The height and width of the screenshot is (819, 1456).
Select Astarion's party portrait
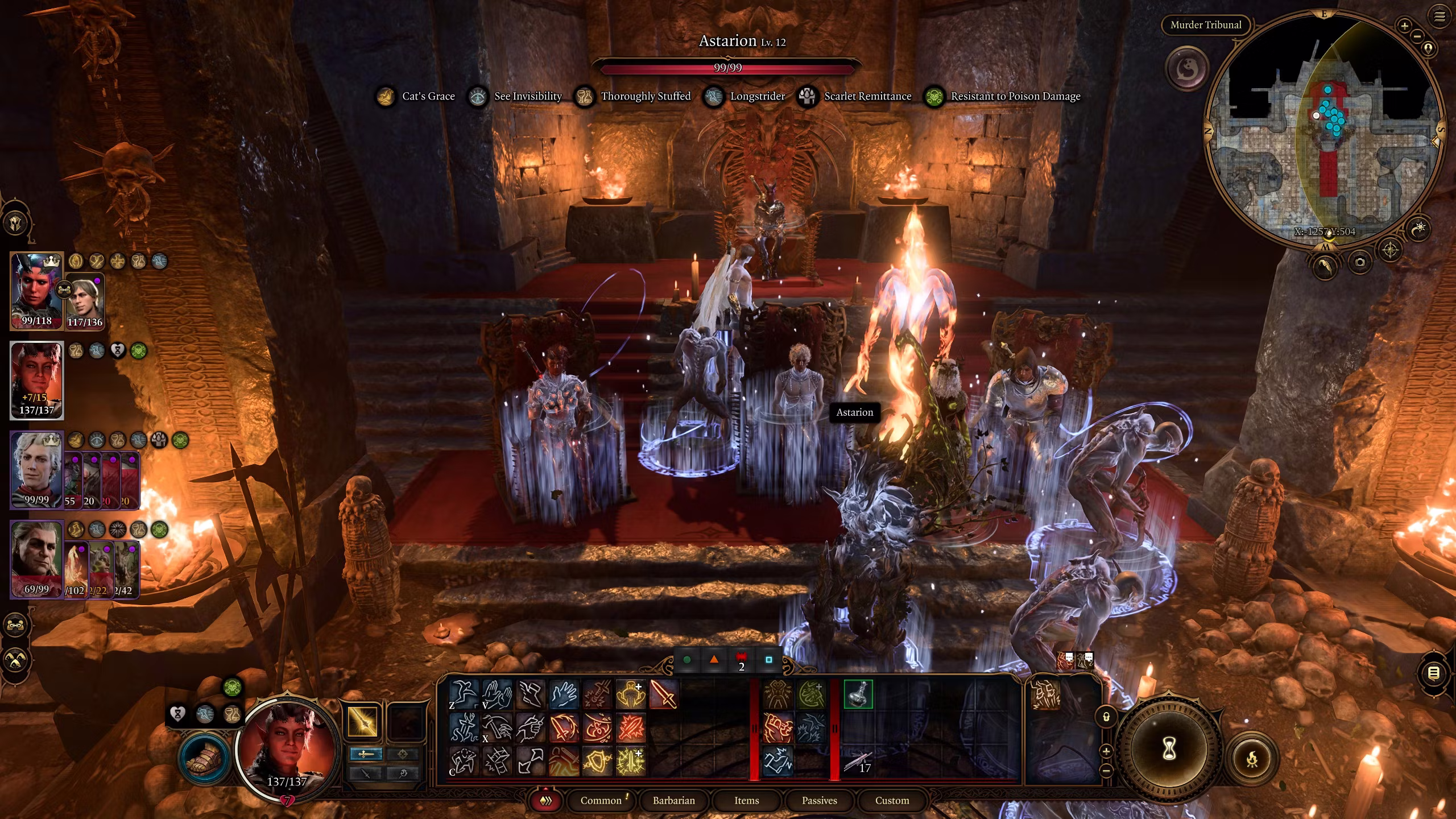point(36,469)
